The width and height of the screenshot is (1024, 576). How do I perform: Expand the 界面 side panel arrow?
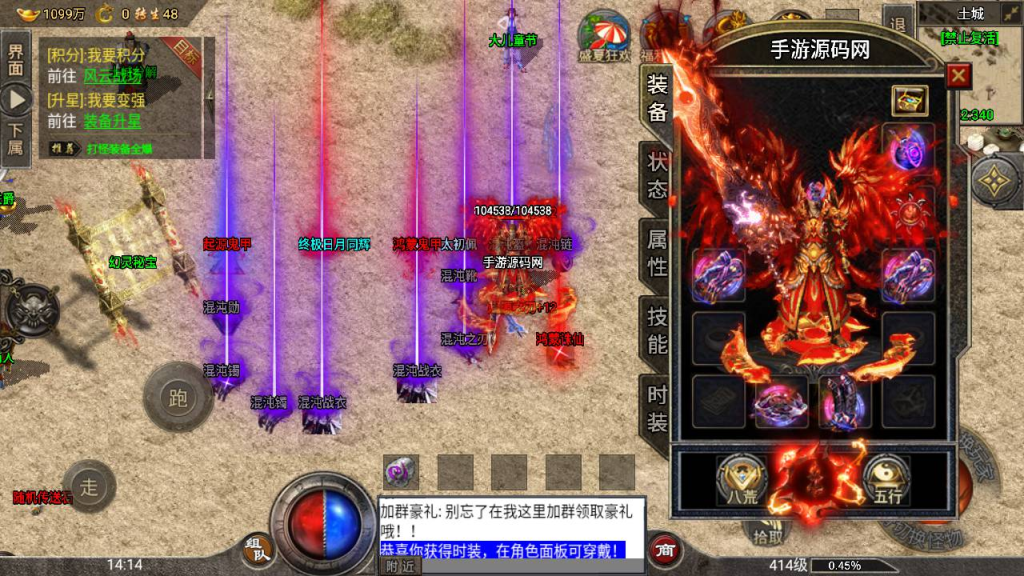[16, 99]
